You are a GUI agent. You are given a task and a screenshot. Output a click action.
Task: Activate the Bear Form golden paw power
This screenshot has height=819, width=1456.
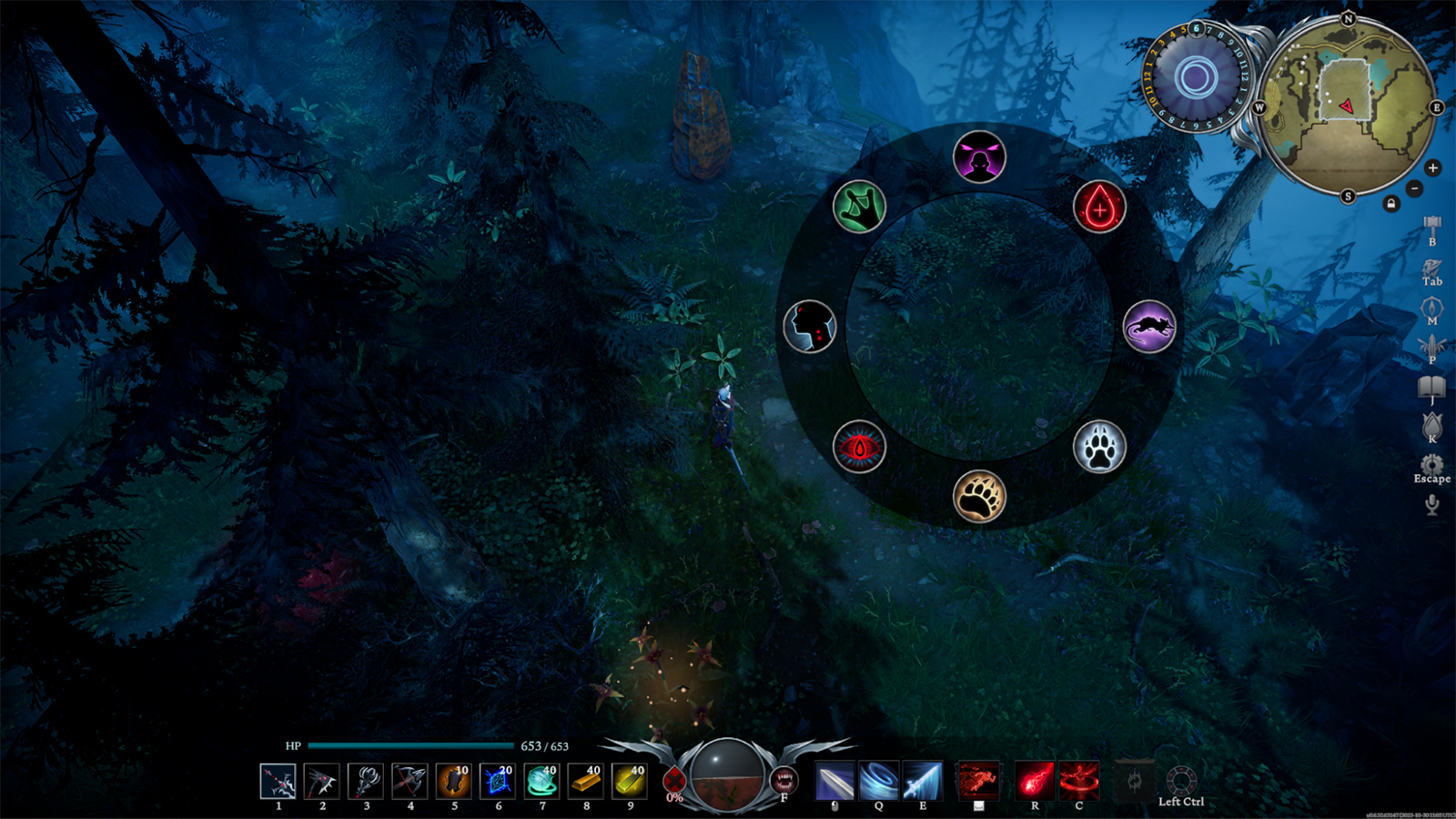[x=979, y=497]
